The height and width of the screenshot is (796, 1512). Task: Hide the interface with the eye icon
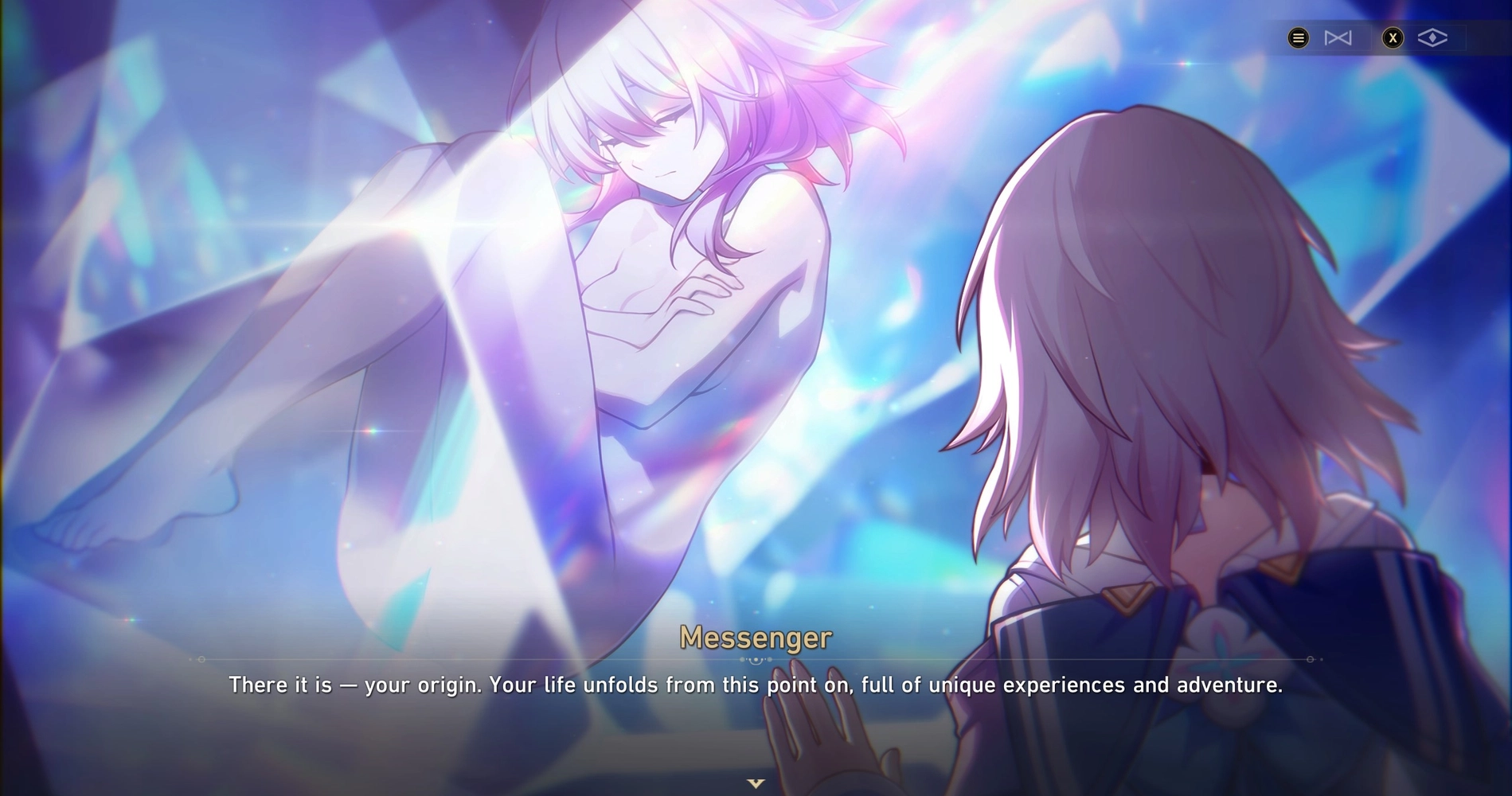click(1433, 37)
